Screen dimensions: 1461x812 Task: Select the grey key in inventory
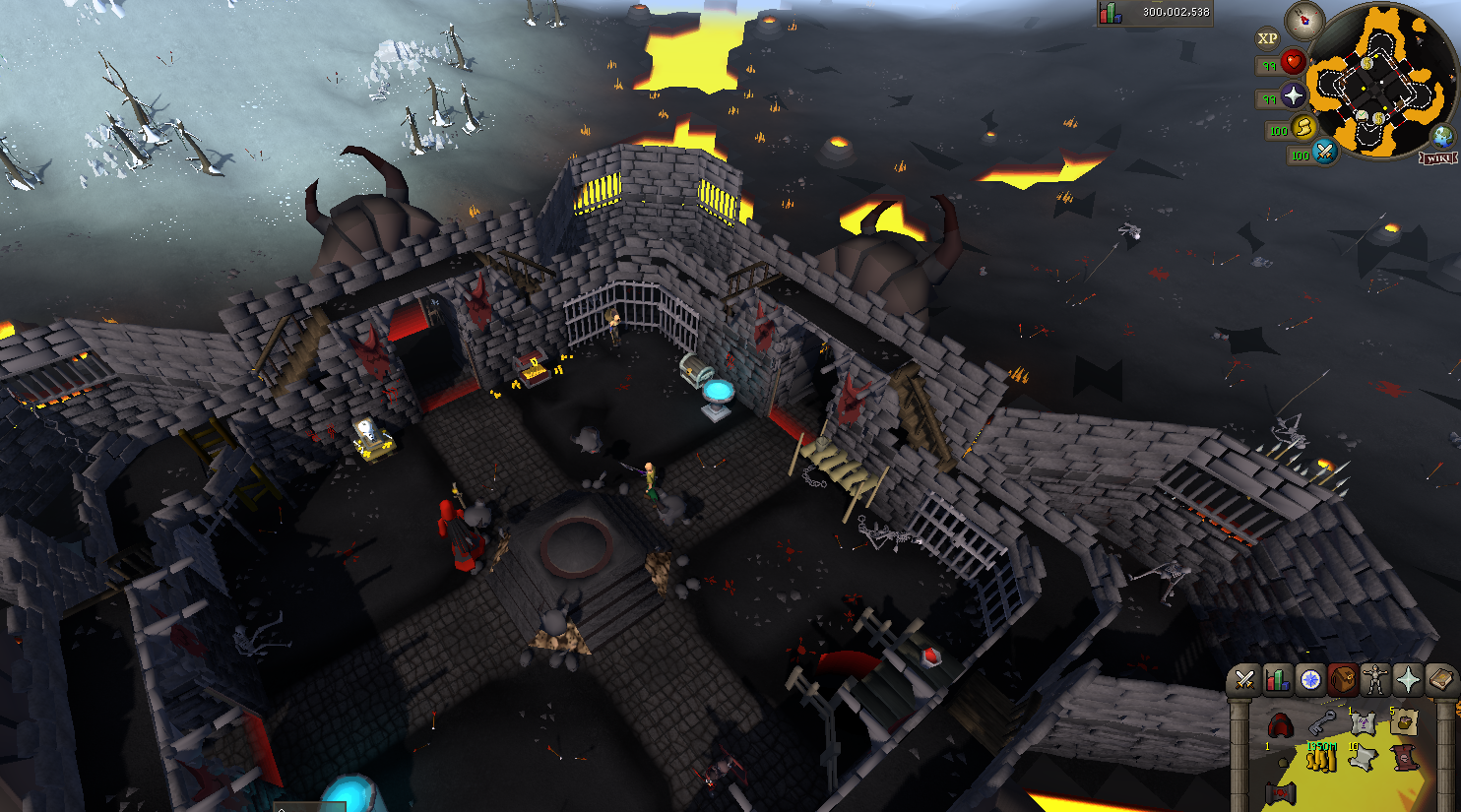pyautogui.click(x=1321, y=724)
